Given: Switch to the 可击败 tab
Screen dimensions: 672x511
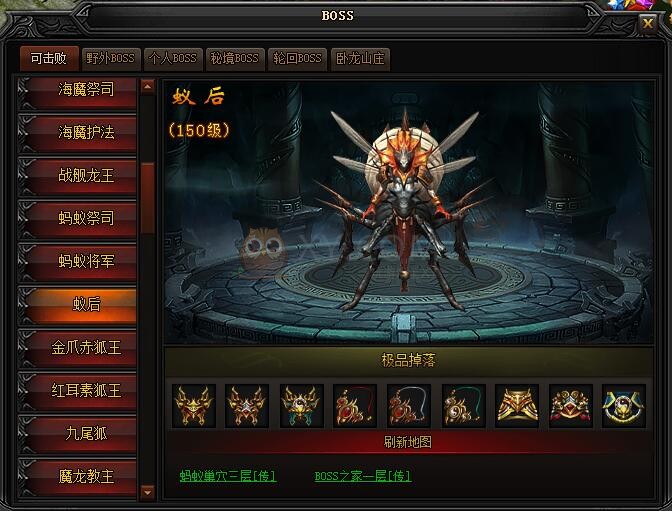Looking at the screenshot, I should [x=48, y=59].
